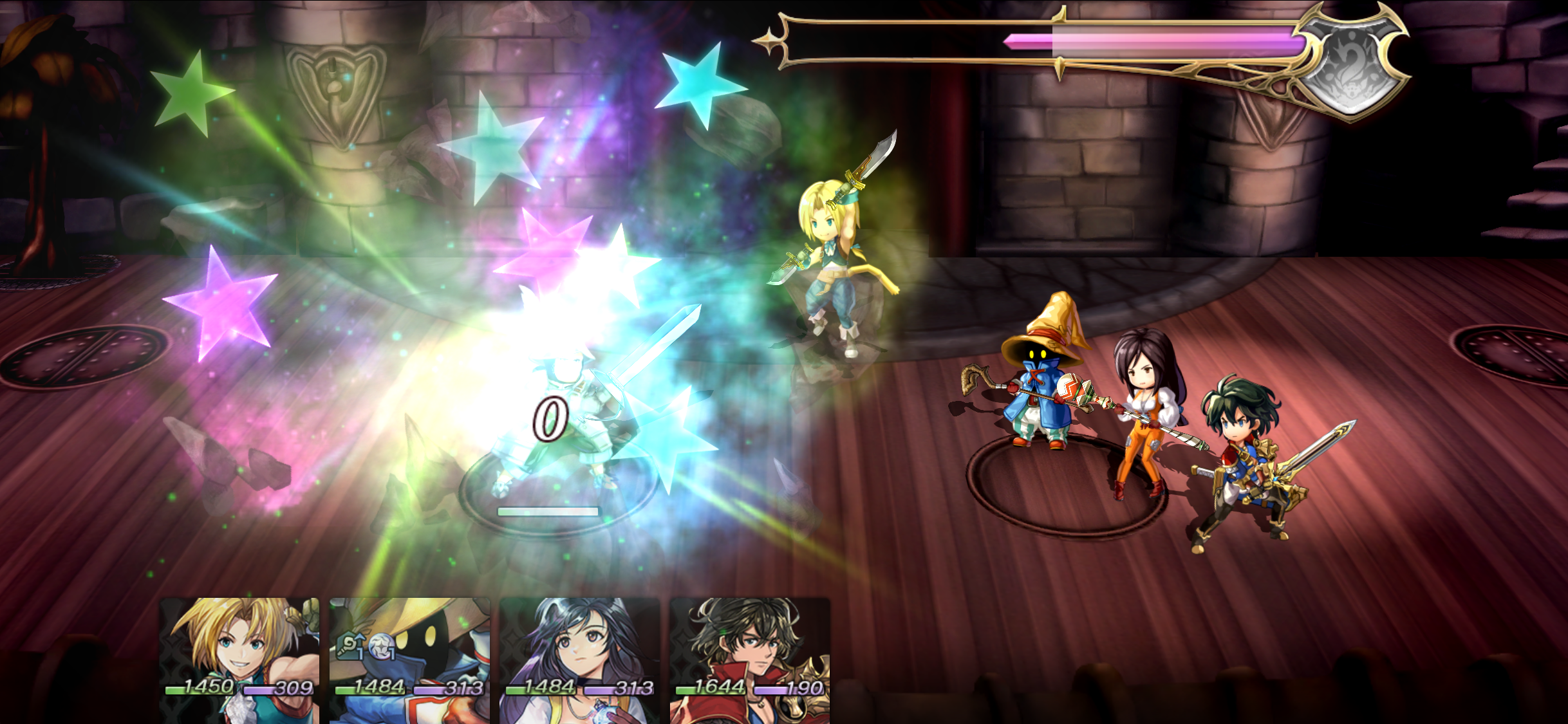Tap the dark-haired Garnet unit panel

click(580, 660)
